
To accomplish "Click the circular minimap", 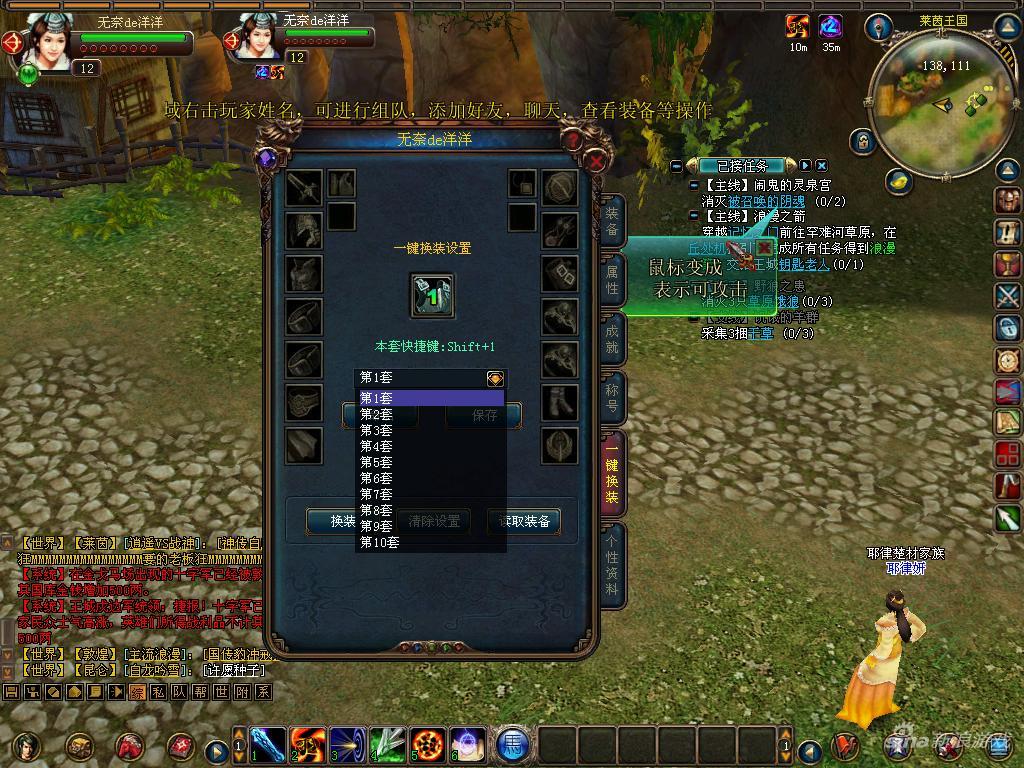I will tap(930, 100).
